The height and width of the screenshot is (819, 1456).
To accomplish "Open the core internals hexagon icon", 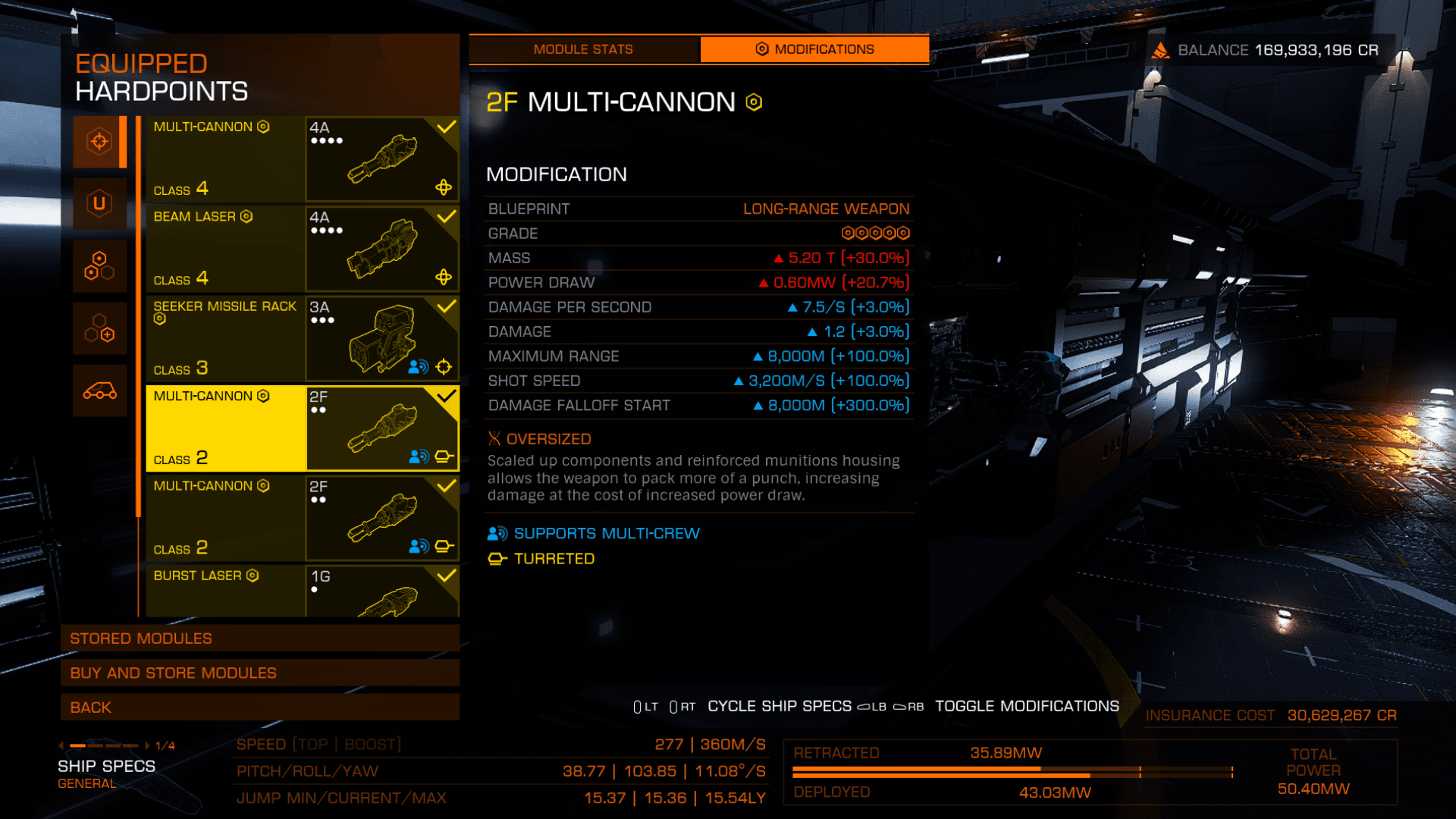I will click(x=99, y=266).
